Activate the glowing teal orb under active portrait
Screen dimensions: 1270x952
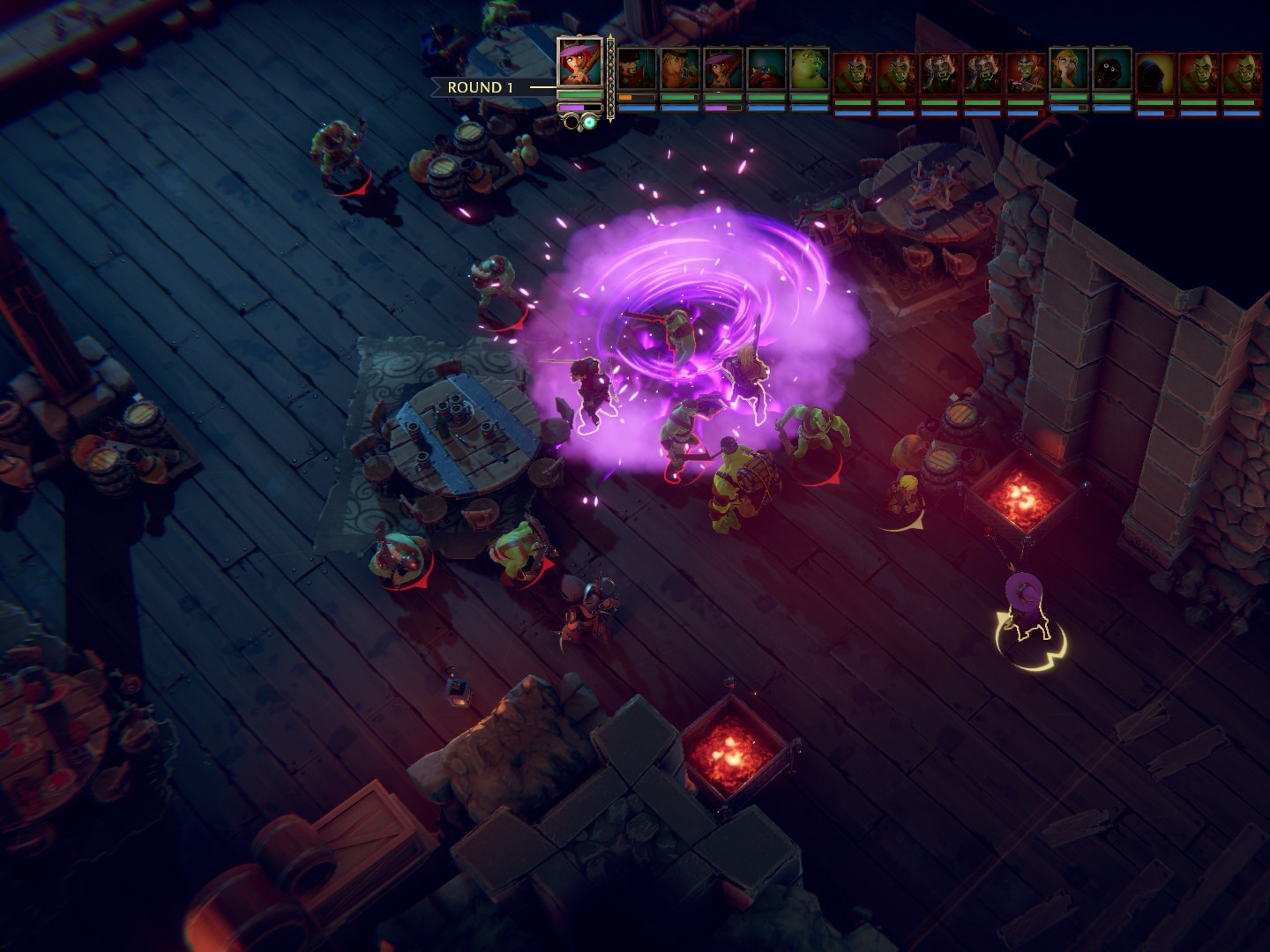point(588,122)
